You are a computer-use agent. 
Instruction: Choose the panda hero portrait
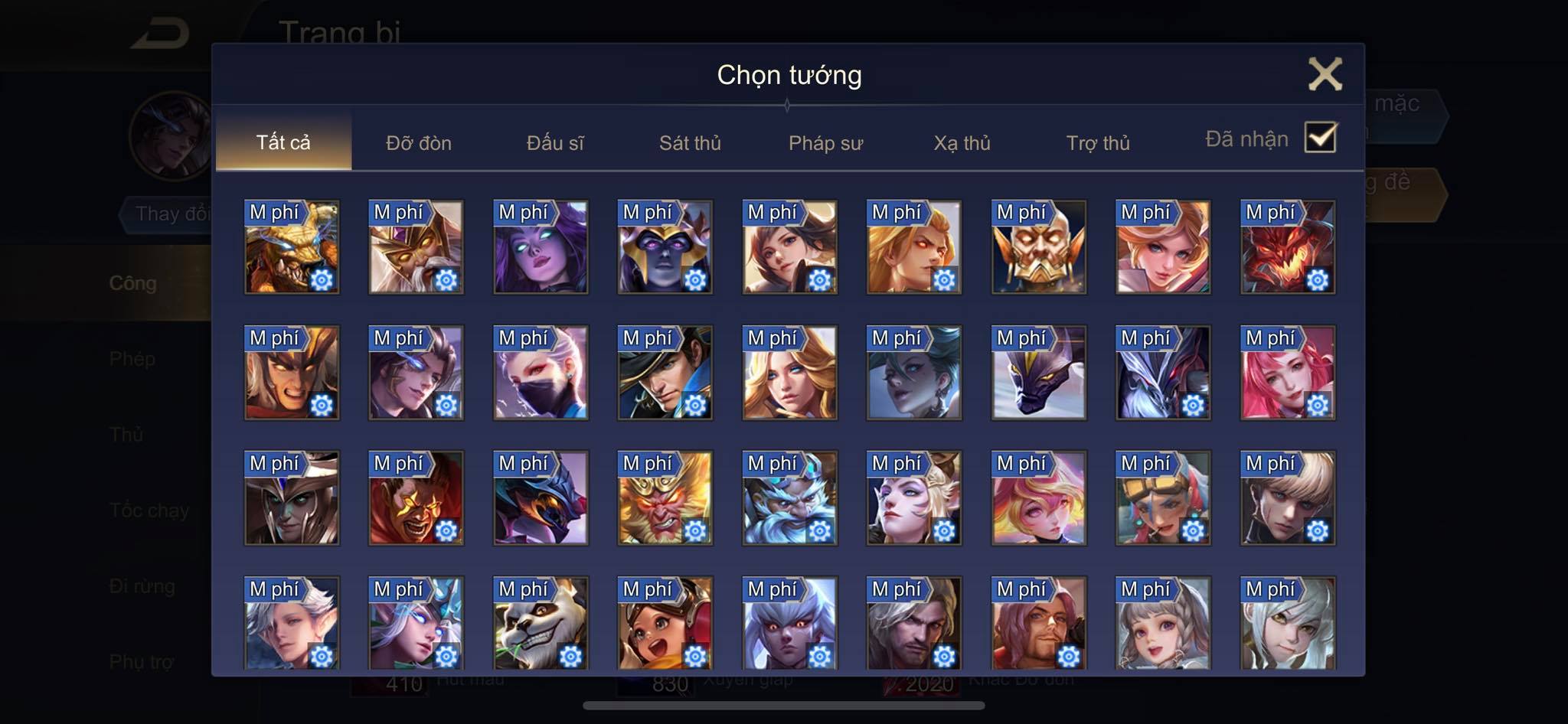pyautogui.click(x=541, y=623)
